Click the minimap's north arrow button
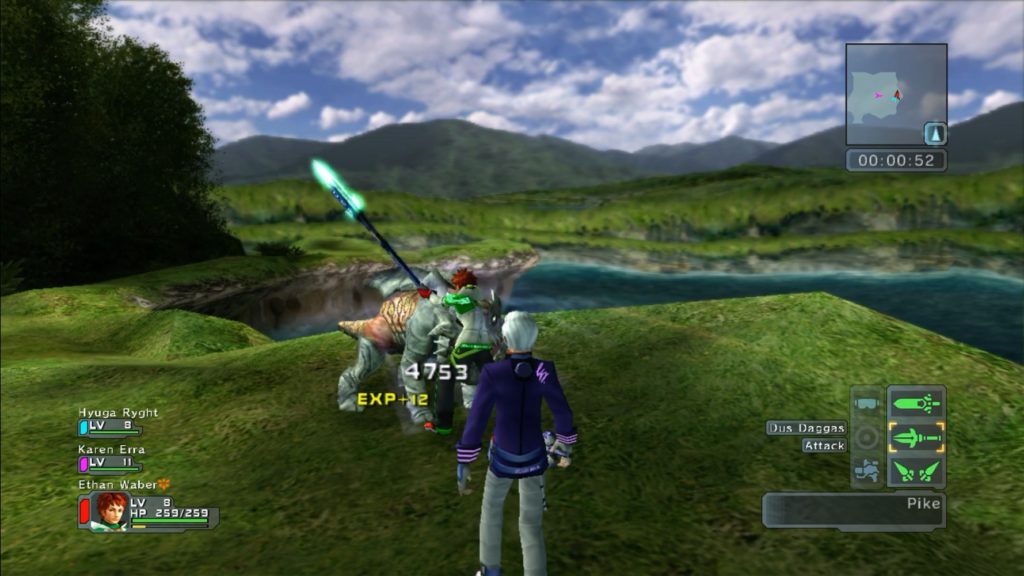The width and height of the screenshot is (1024, 576). [x=934, y=133]
